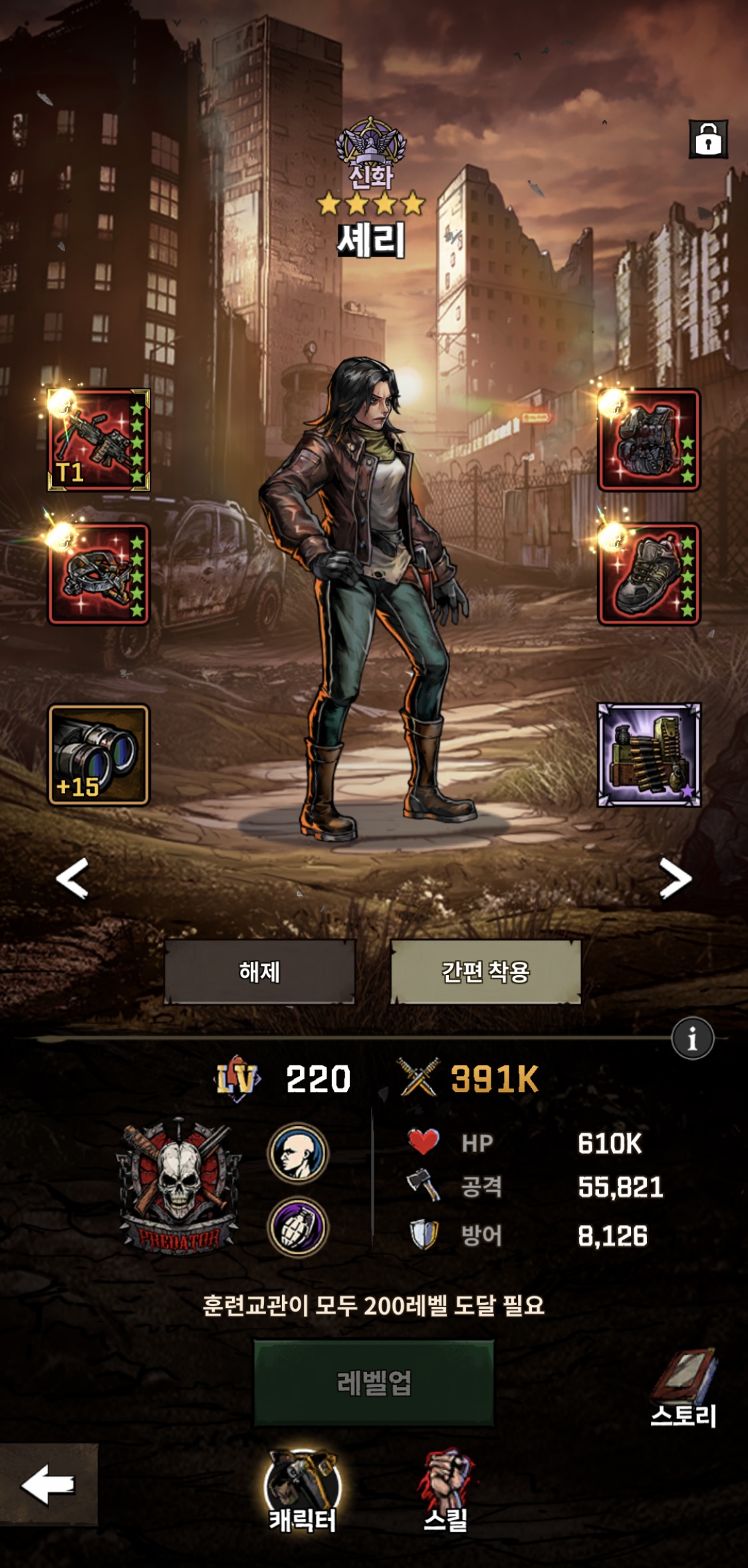Show the next character

pos(676,878)
